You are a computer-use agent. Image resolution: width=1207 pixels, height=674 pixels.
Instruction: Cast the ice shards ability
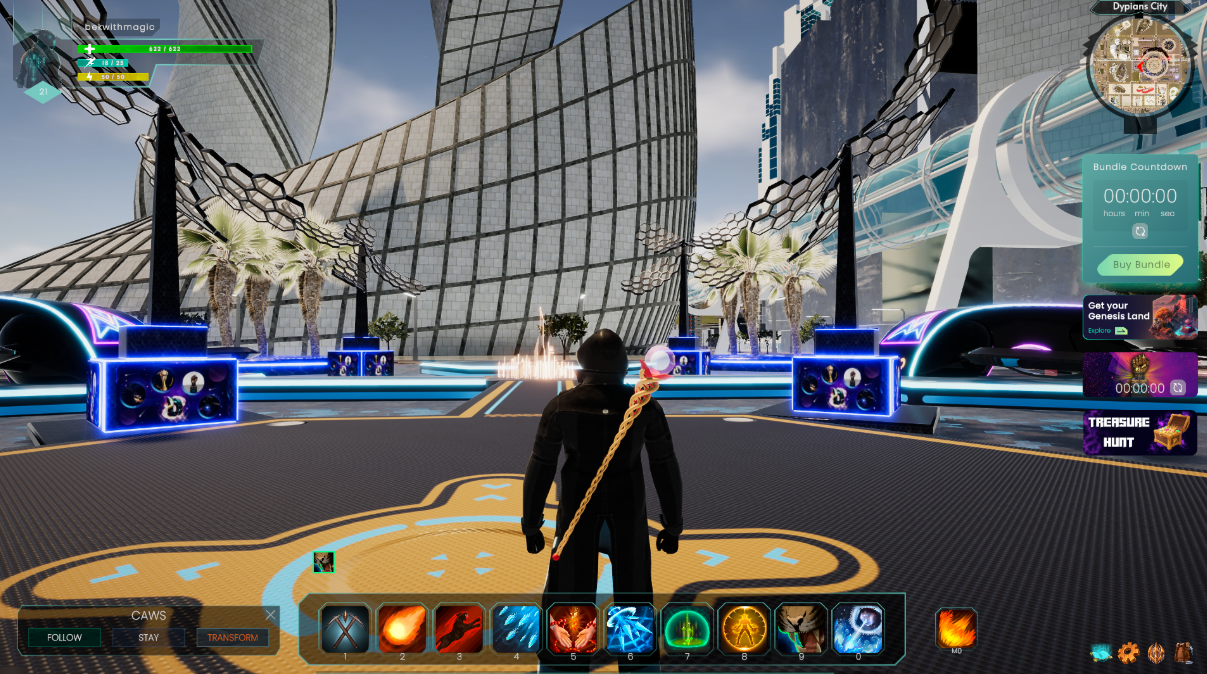pyautogui.click(x=516, y=628)
